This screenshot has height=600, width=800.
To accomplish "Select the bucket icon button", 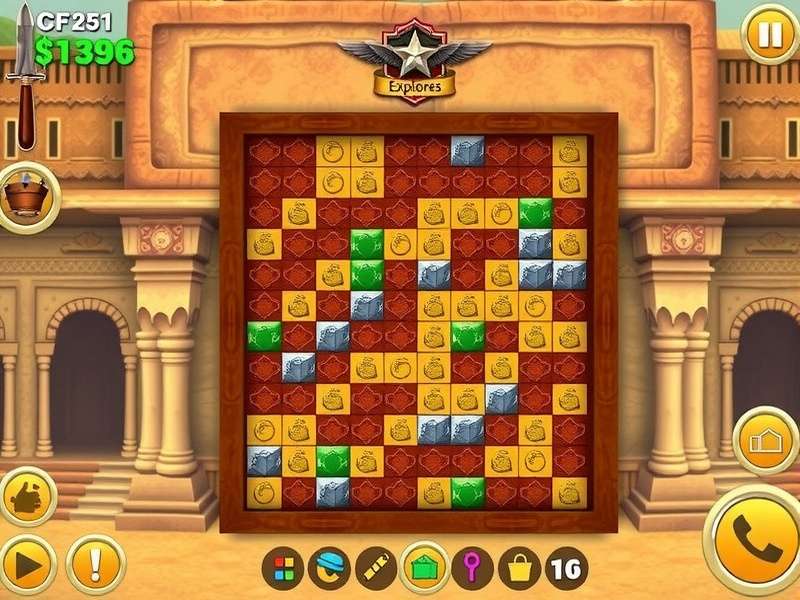I will (27, 195).
